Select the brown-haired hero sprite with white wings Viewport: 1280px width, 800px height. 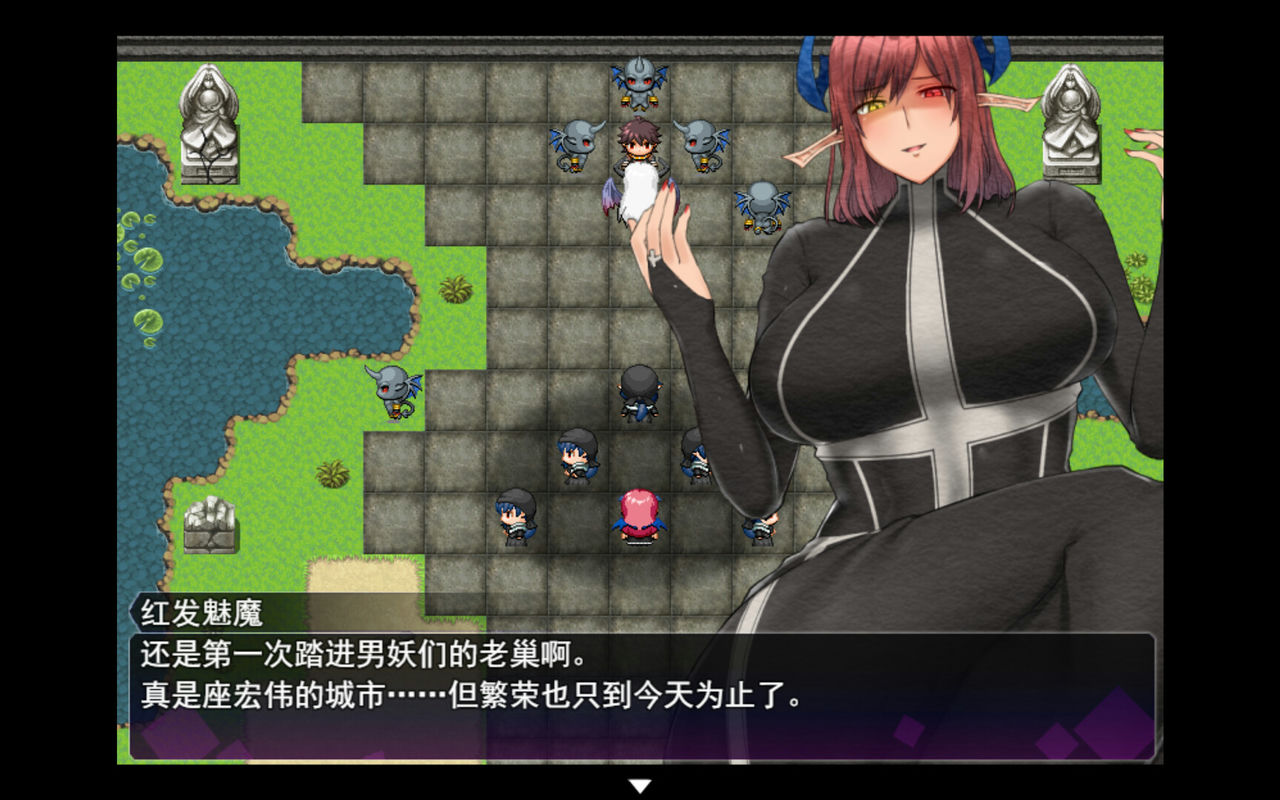click(637, 150)
